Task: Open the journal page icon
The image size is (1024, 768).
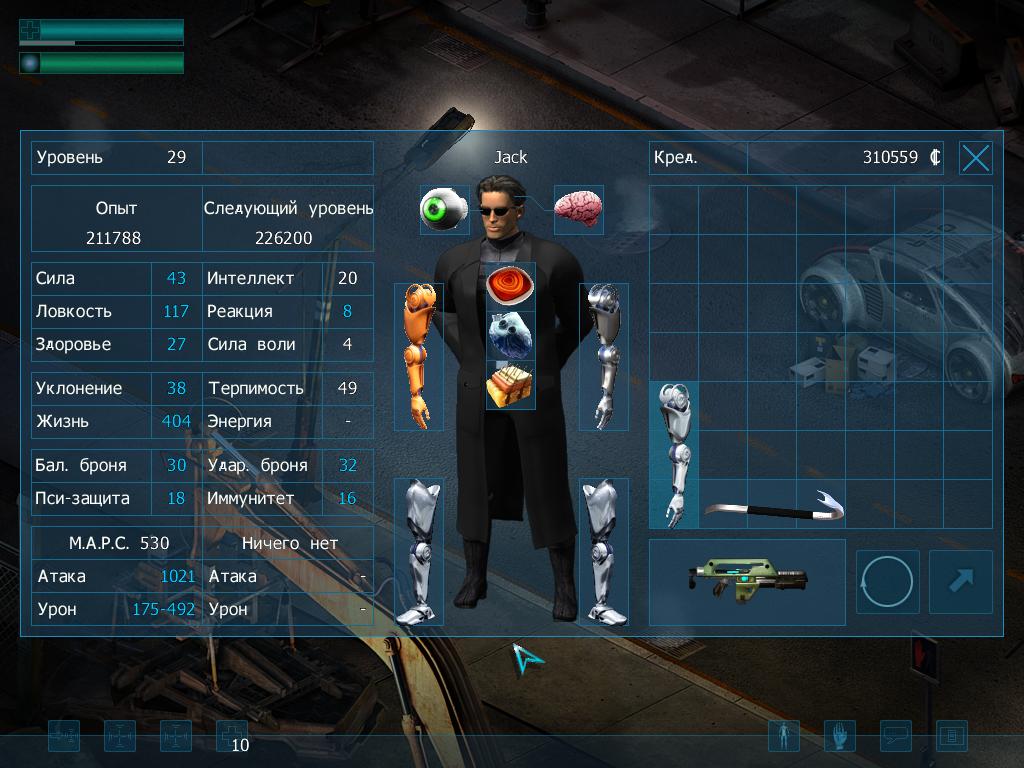Action: (x=951, y=737)
